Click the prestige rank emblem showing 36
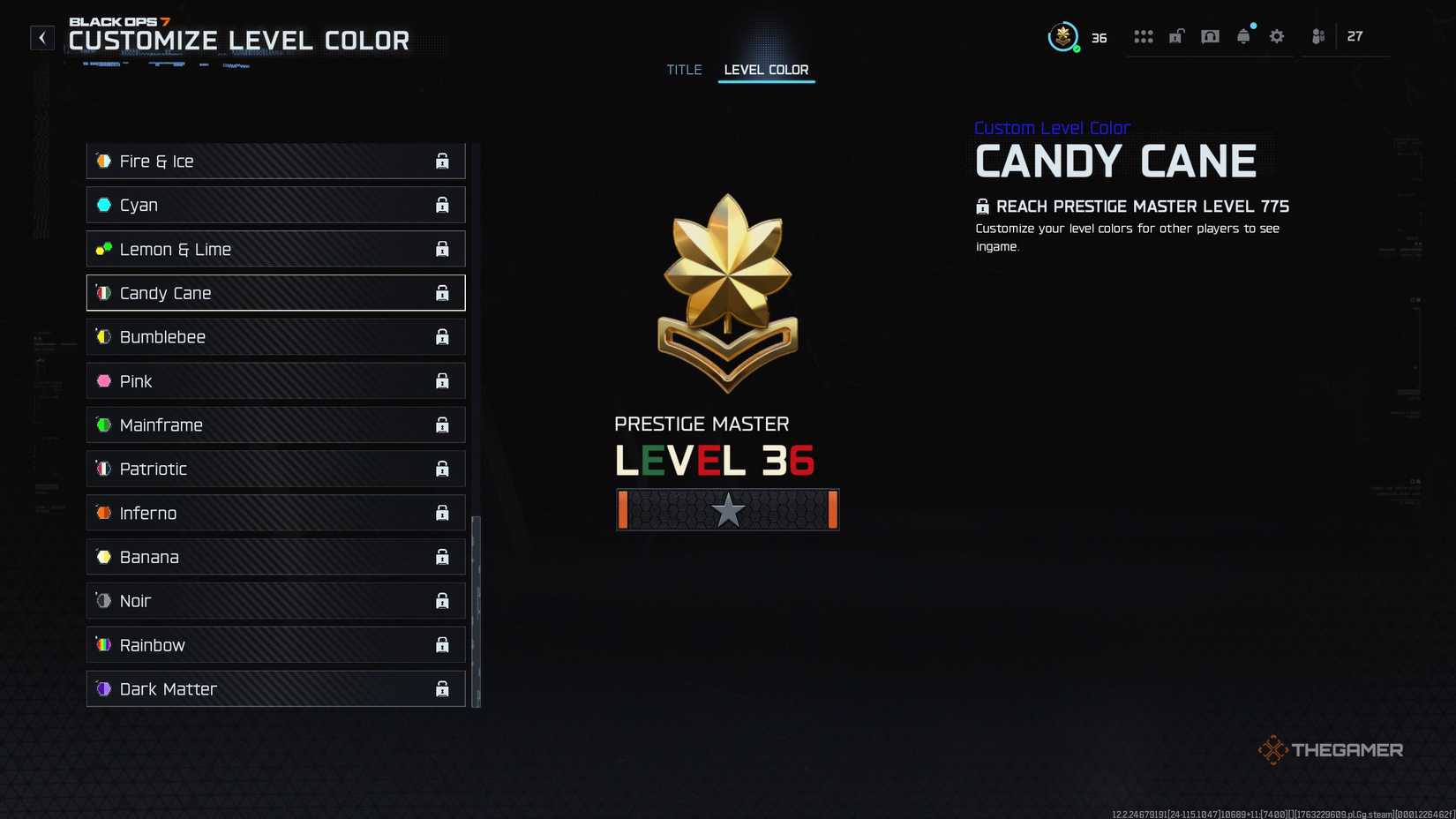 point(1064,36)
